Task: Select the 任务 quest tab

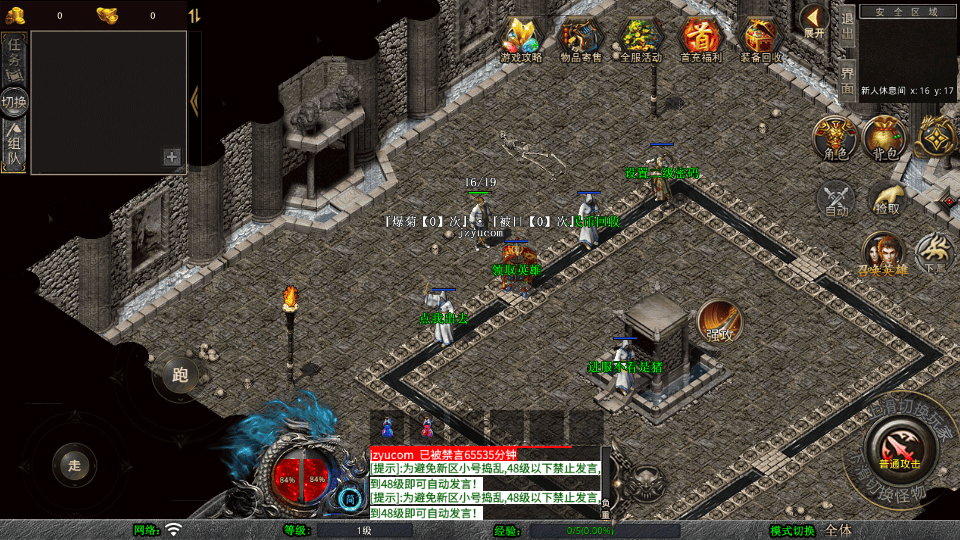Action: coord(15,52)
